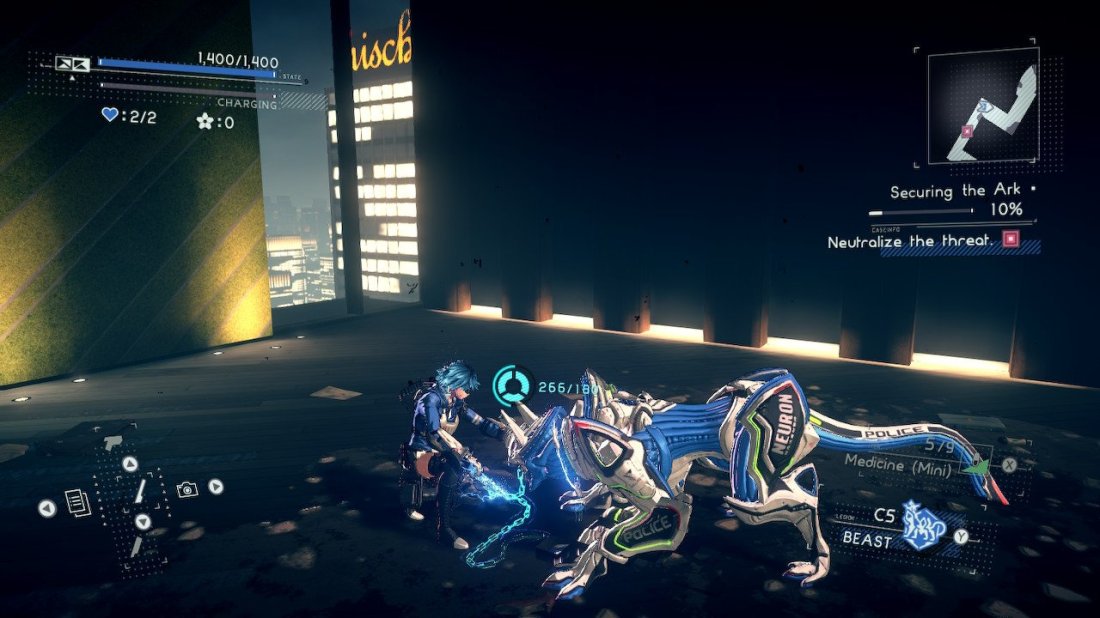Select the Medicine (Mini) item slot

point(901,462)
